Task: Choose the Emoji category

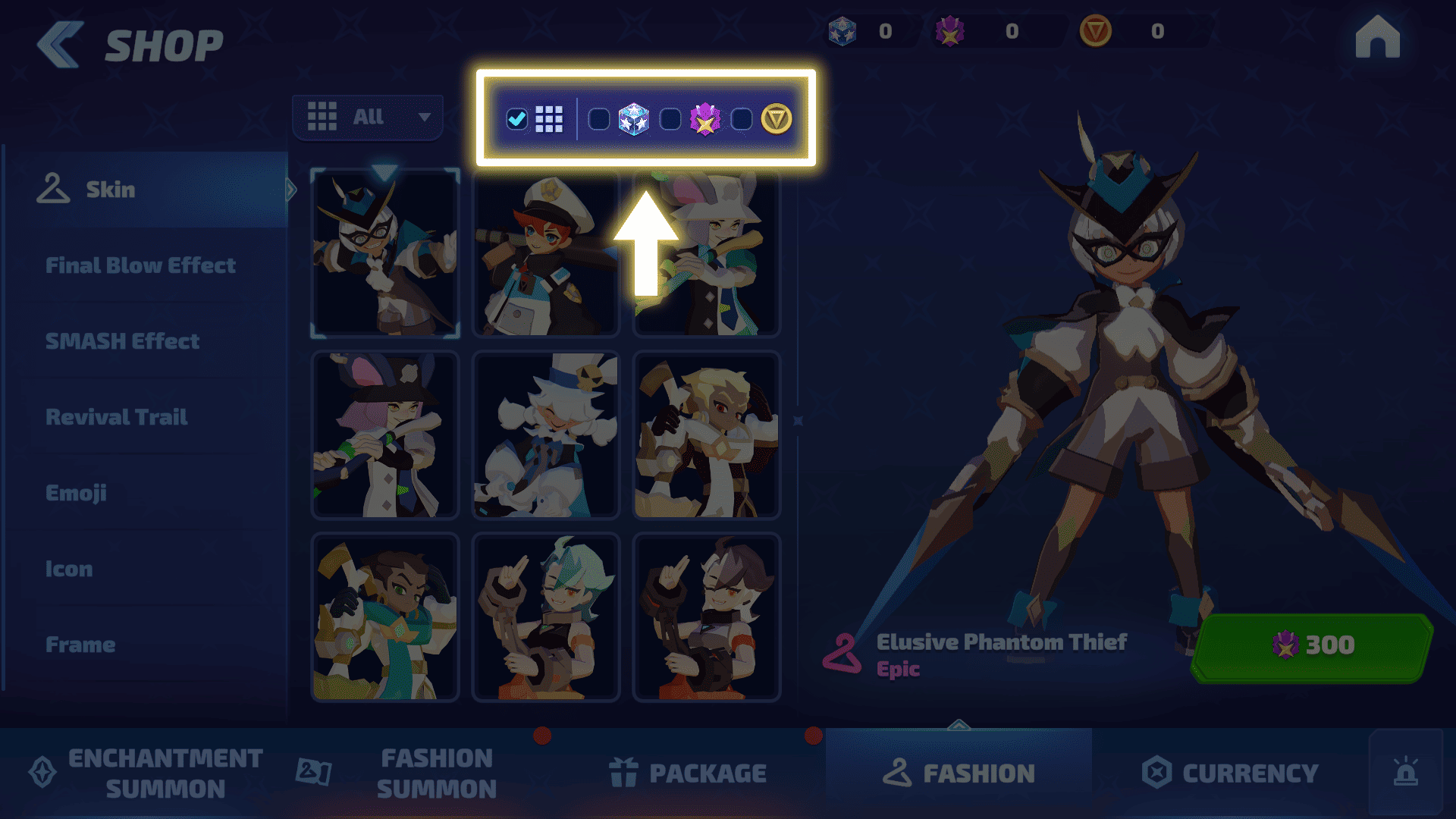Action: tap(76, 493)
